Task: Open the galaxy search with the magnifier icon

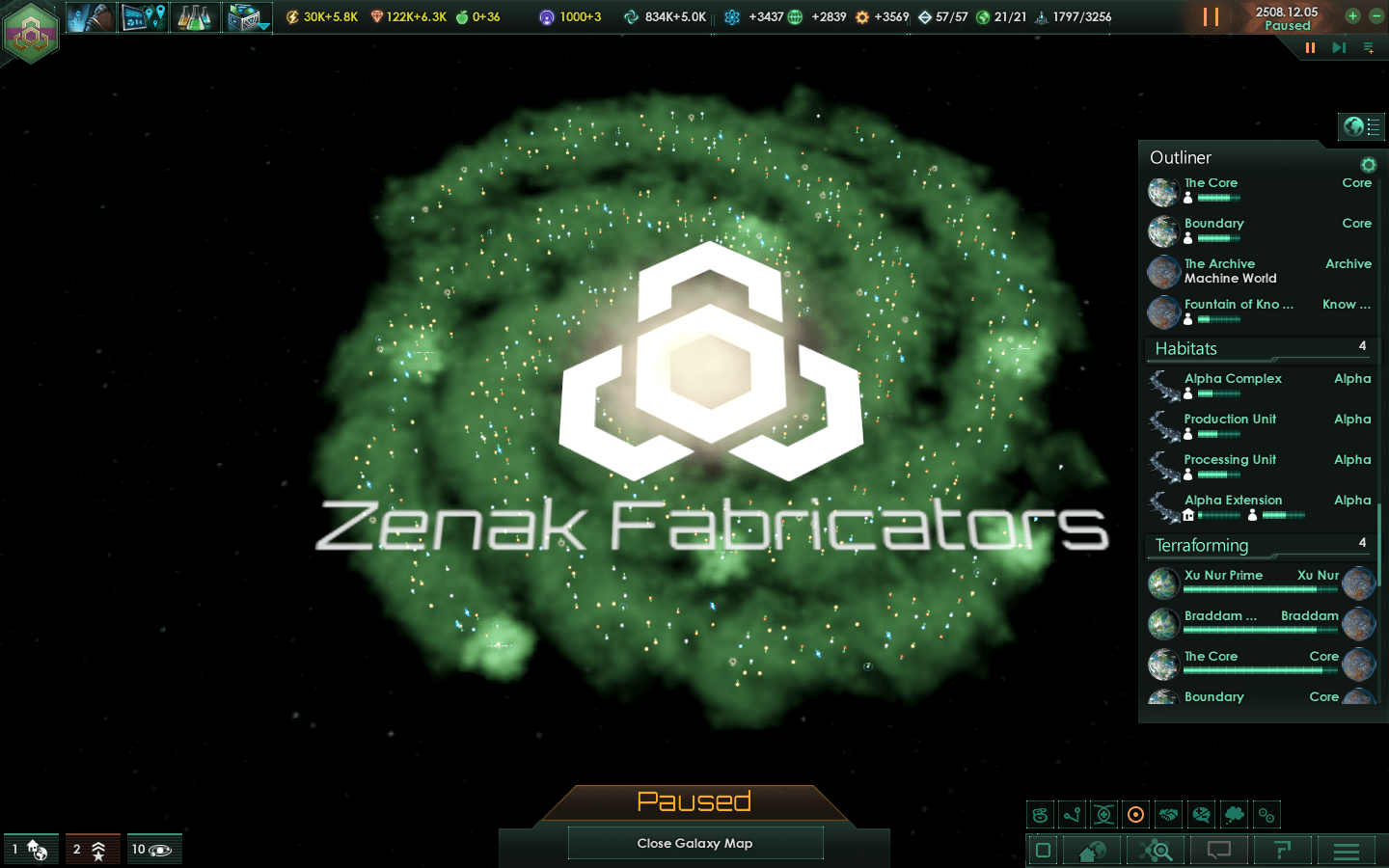Action: click(1156, 850)
